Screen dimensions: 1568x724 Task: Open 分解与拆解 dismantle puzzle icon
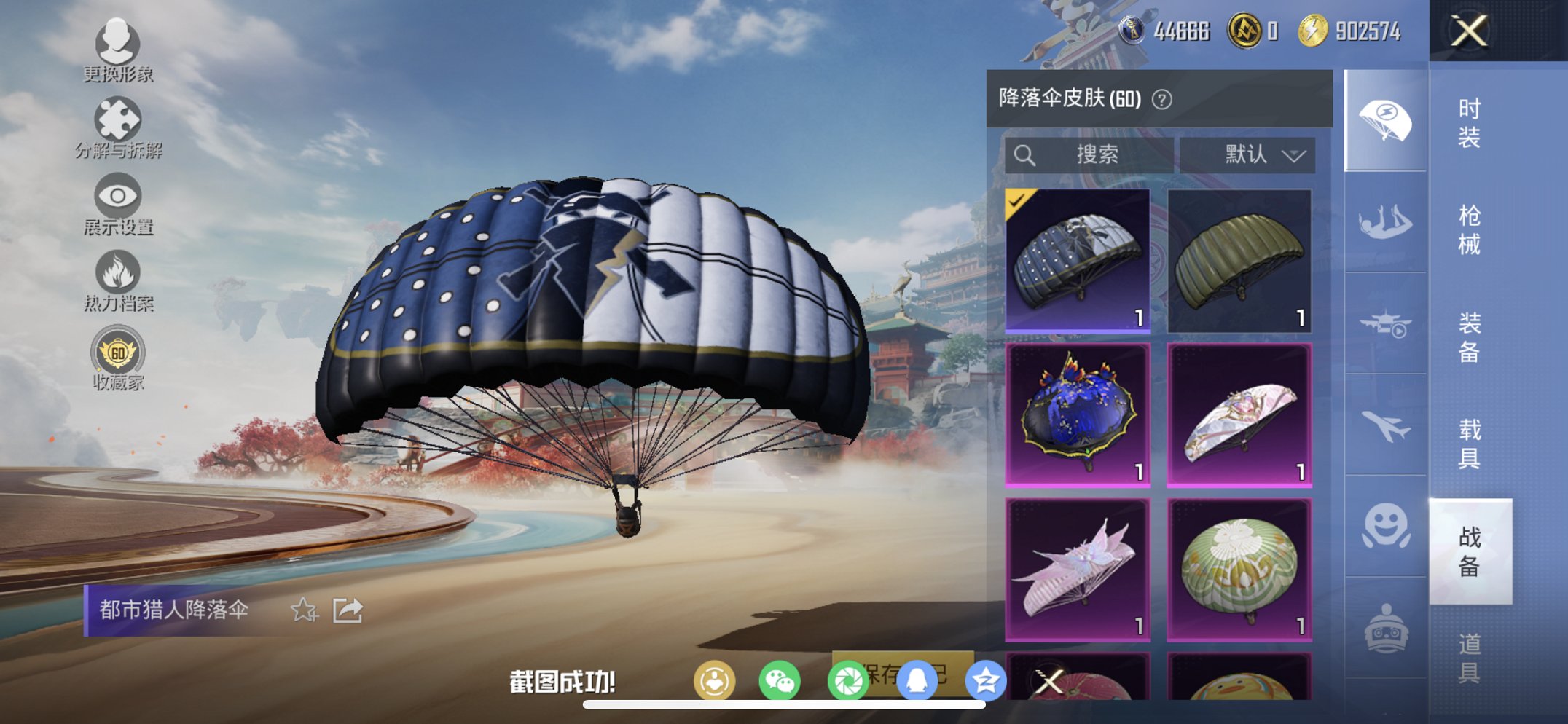coord(117,119)
